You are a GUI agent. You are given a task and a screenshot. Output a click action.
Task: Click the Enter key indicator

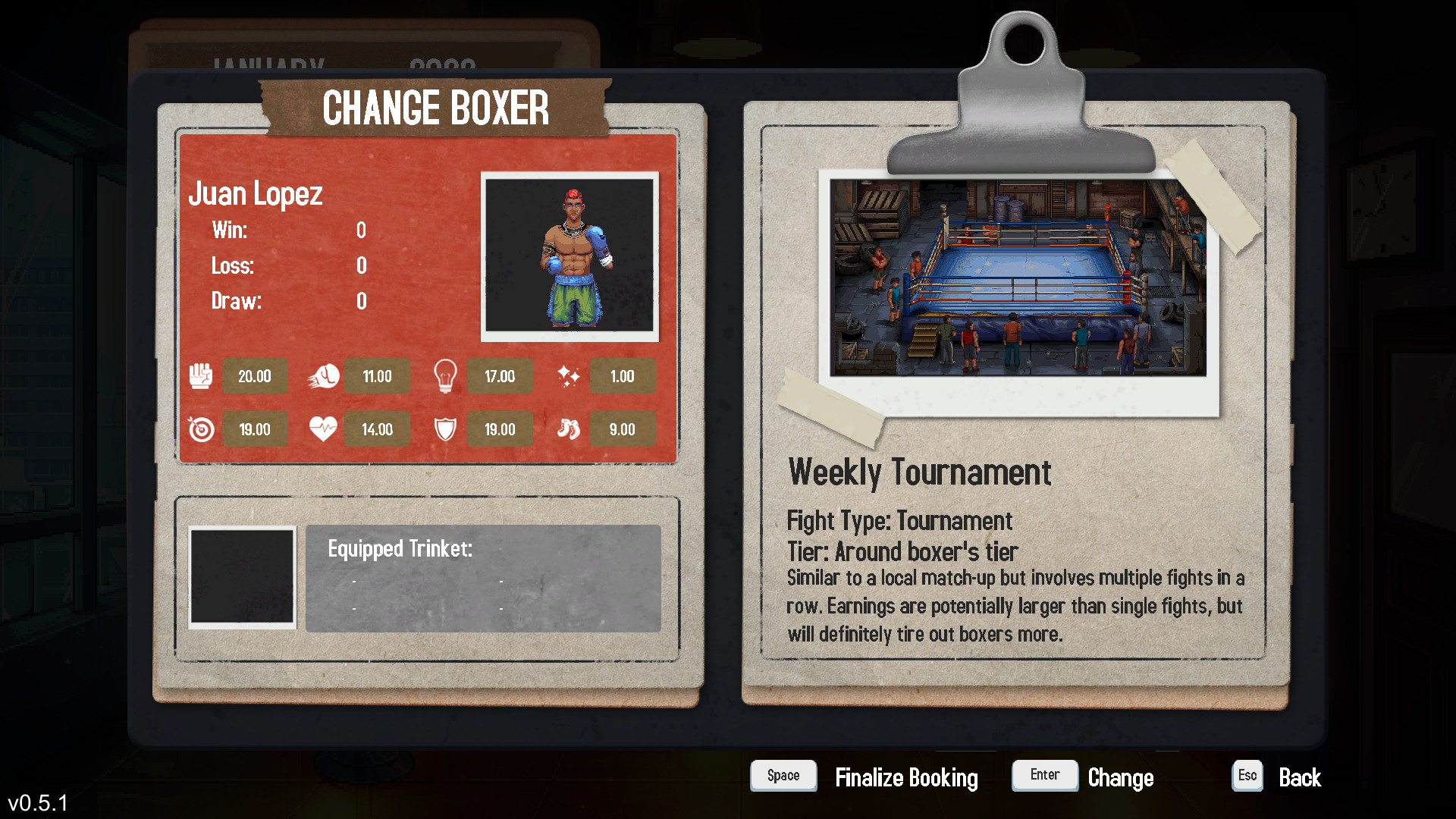pos(1044,775)
